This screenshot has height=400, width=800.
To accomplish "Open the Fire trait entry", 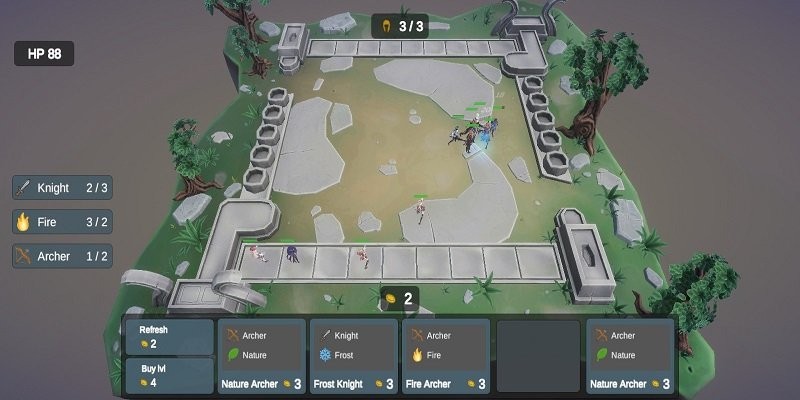I will coord(62,222).
